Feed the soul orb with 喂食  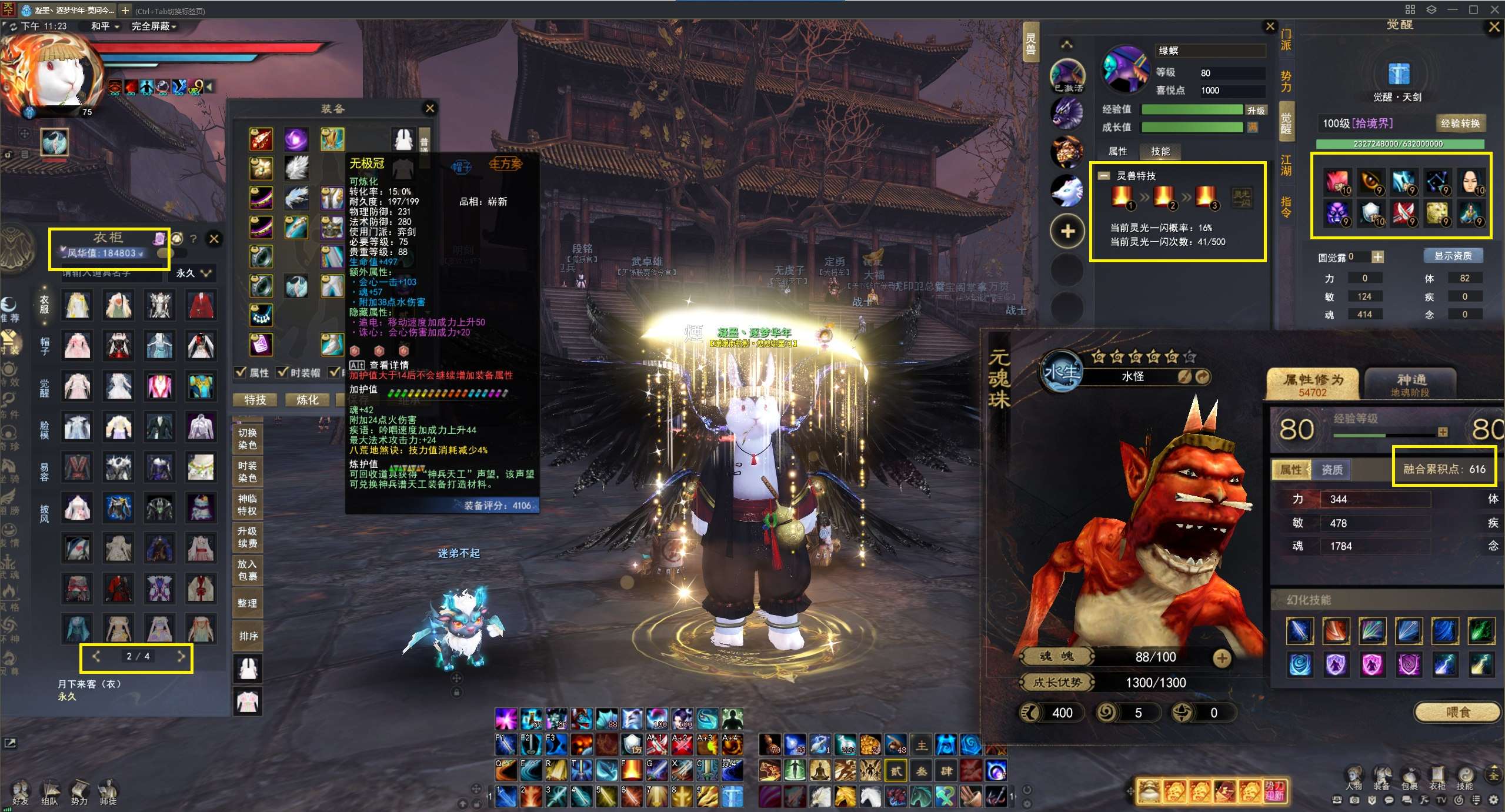pos(1457,712)
